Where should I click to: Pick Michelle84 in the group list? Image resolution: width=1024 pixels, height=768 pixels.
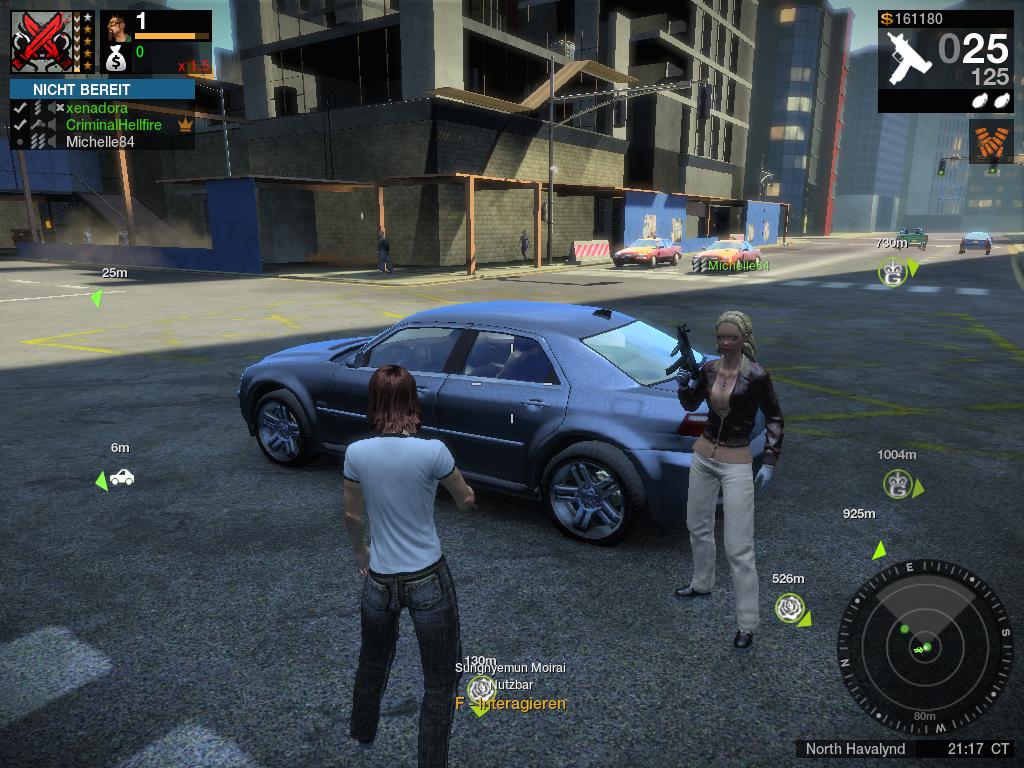coord(100,142)
